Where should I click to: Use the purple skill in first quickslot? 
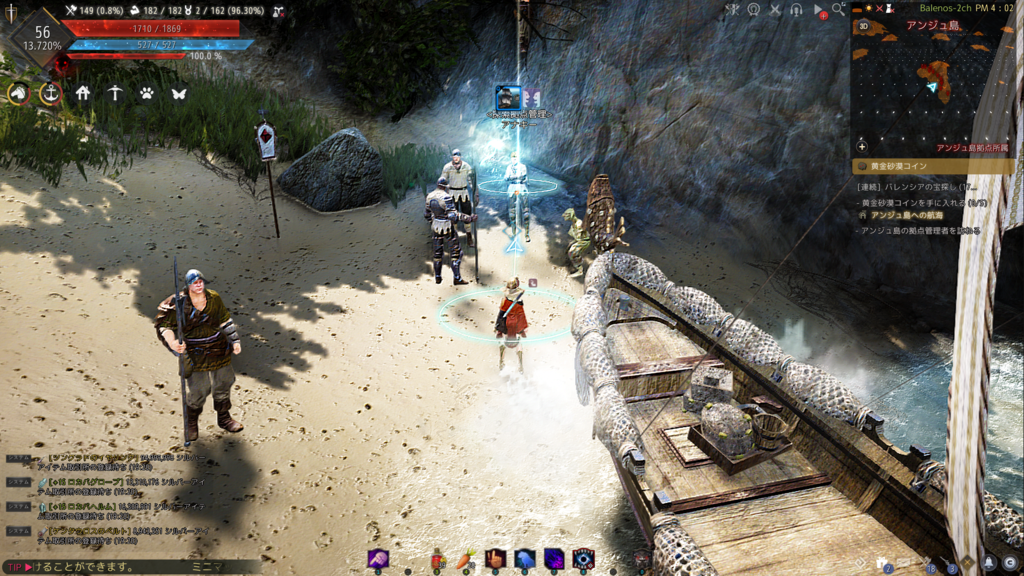378,559
